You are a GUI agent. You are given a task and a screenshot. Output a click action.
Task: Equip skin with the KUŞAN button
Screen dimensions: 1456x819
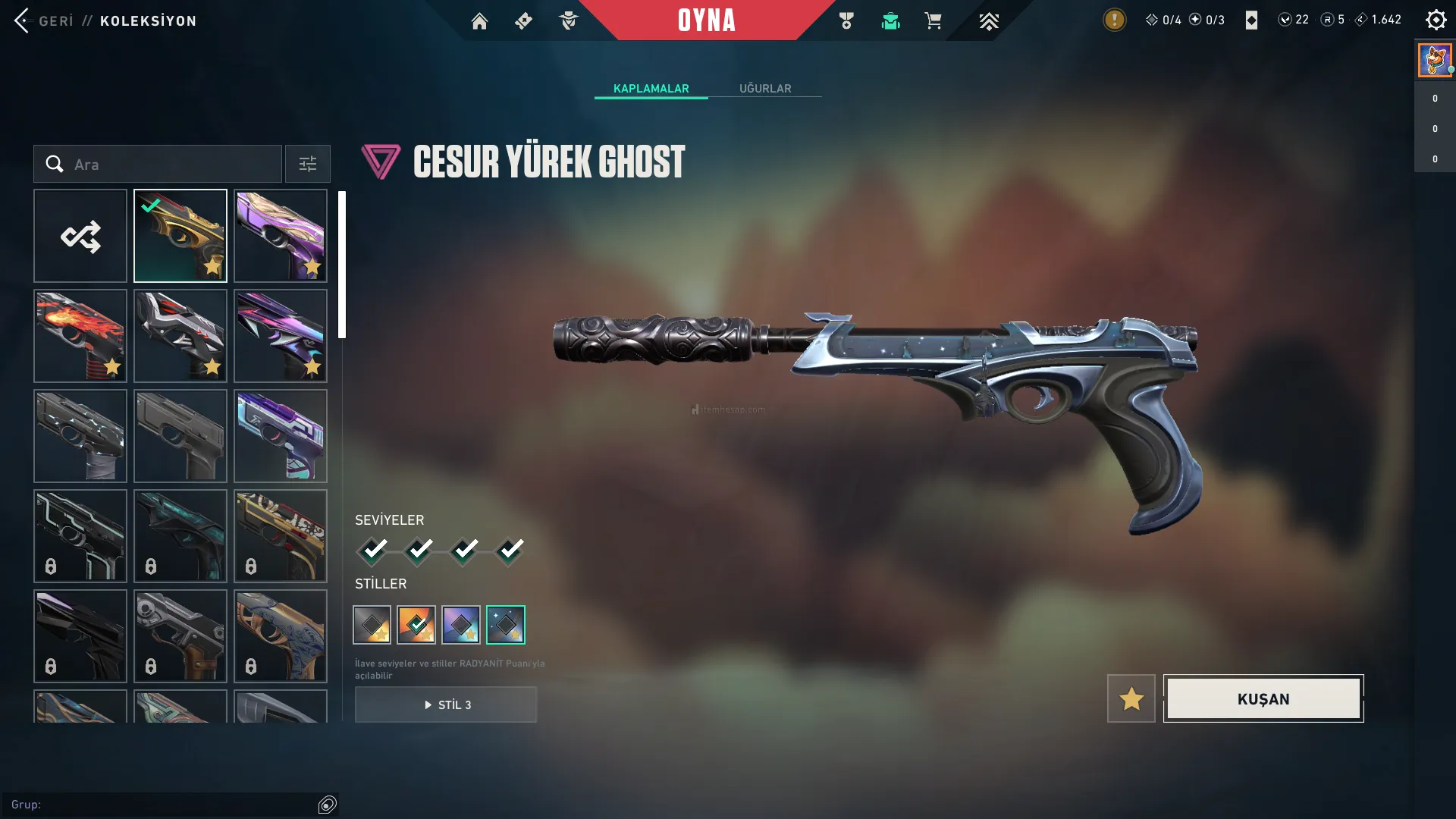1263,699
